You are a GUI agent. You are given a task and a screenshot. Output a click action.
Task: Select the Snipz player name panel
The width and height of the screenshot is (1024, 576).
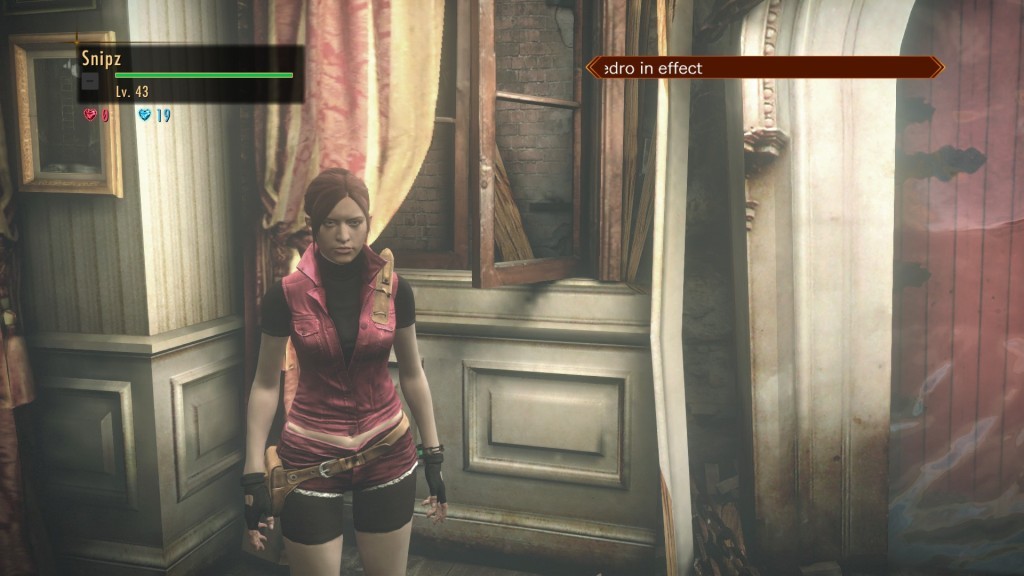click(x=190, y=73)
